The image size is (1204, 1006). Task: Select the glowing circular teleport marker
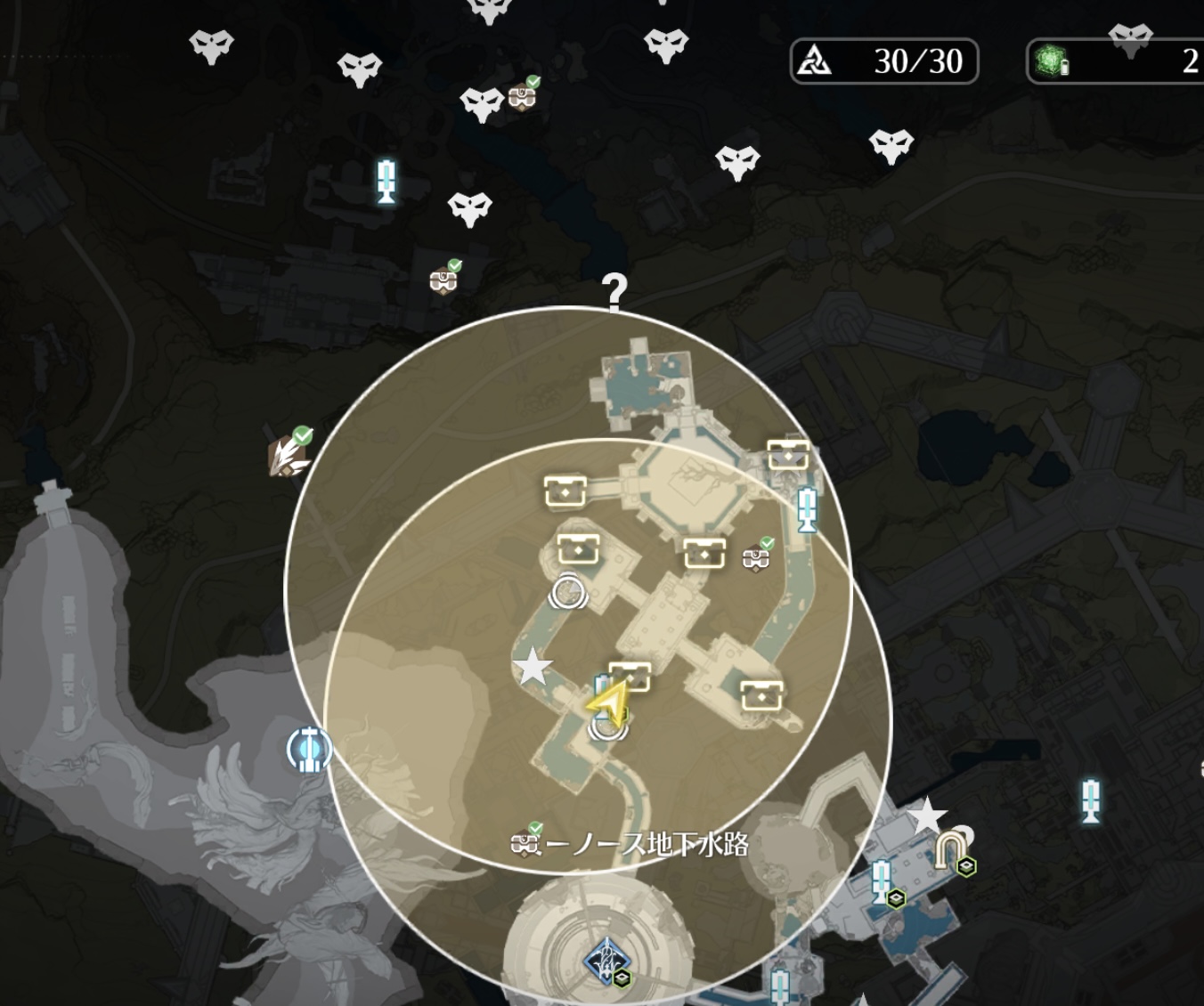click(309, 750)
